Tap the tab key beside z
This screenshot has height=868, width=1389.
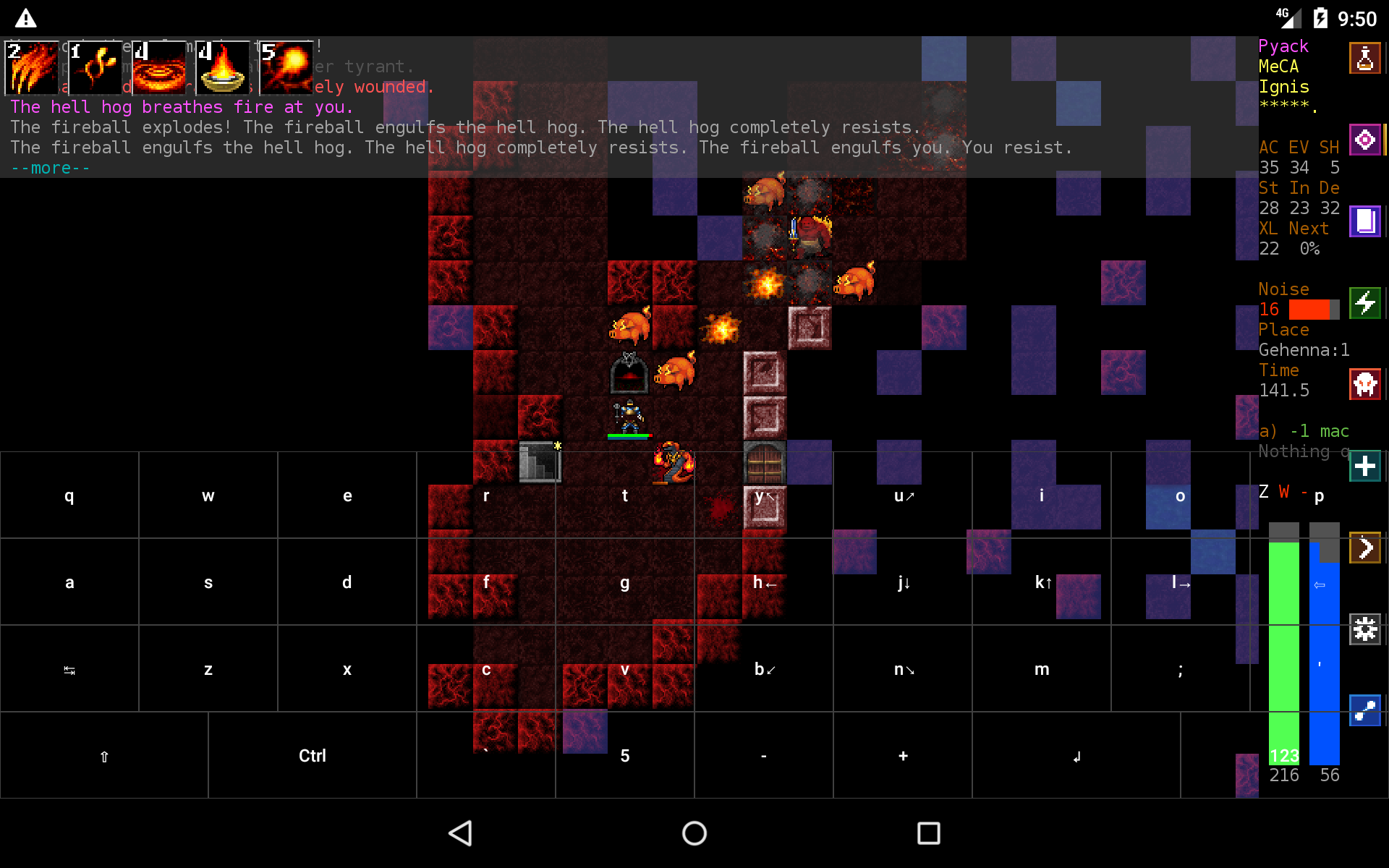click(x=69, y=669)
